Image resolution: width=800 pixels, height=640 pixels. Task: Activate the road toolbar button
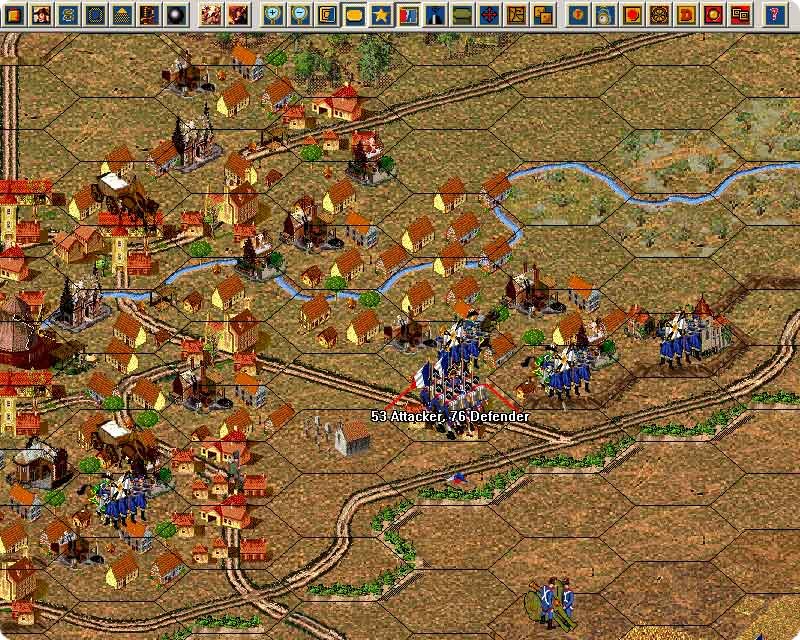pos(435,14)
